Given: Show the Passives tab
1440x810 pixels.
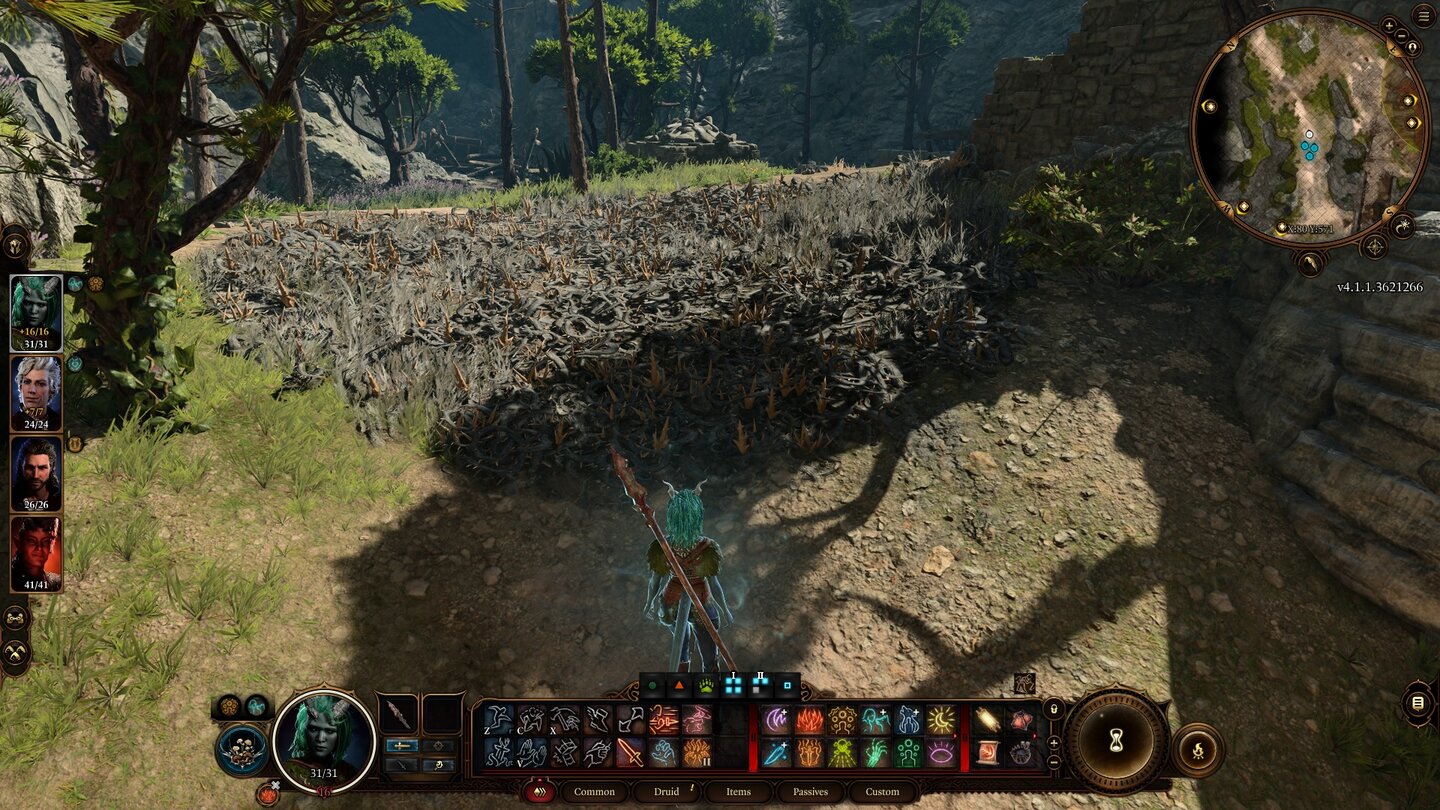Looking at the screenshot, I should click(810, 792).
